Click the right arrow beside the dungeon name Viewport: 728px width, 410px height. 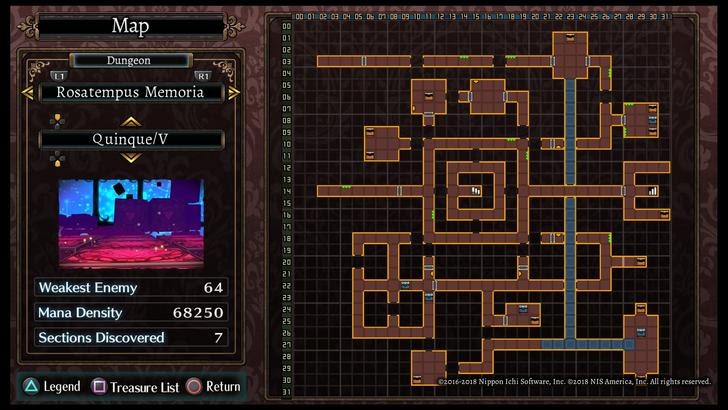233,92
